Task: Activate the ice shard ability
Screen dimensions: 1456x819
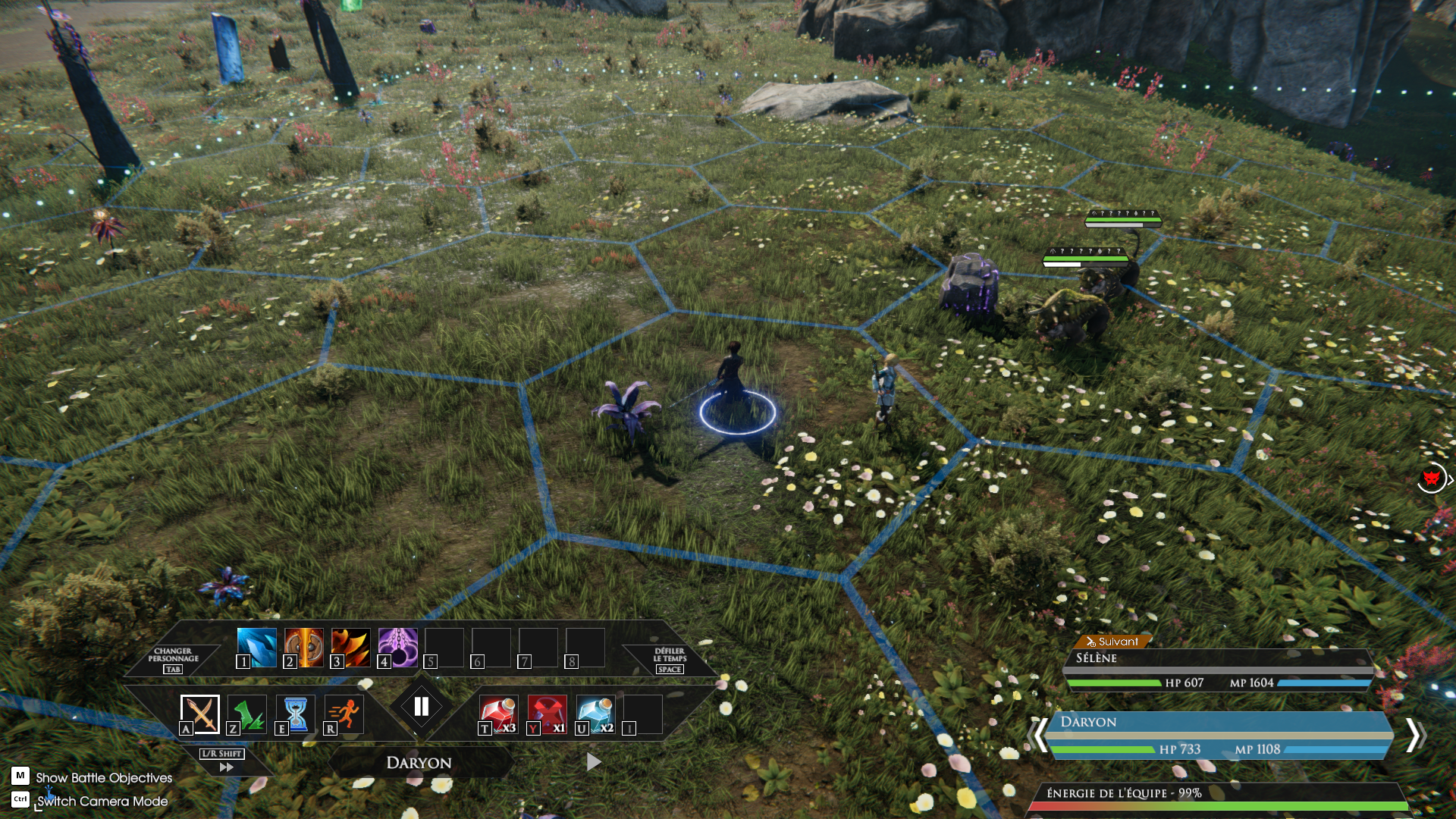Action: pos(256,647)
